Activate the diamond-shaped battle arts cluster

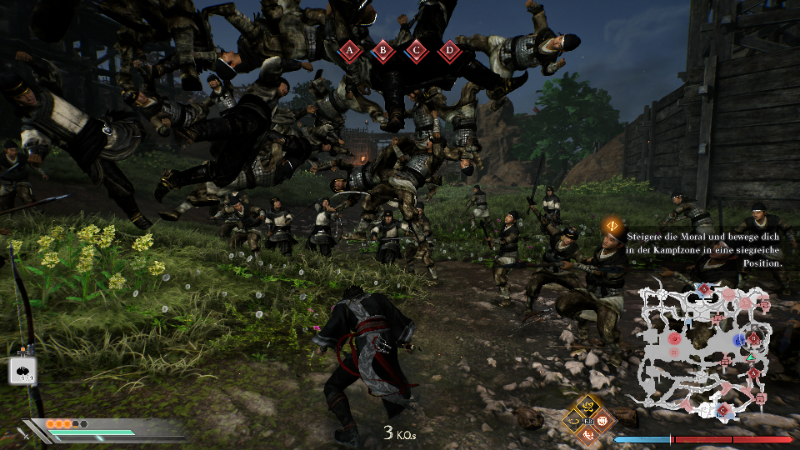pos(588,419)
